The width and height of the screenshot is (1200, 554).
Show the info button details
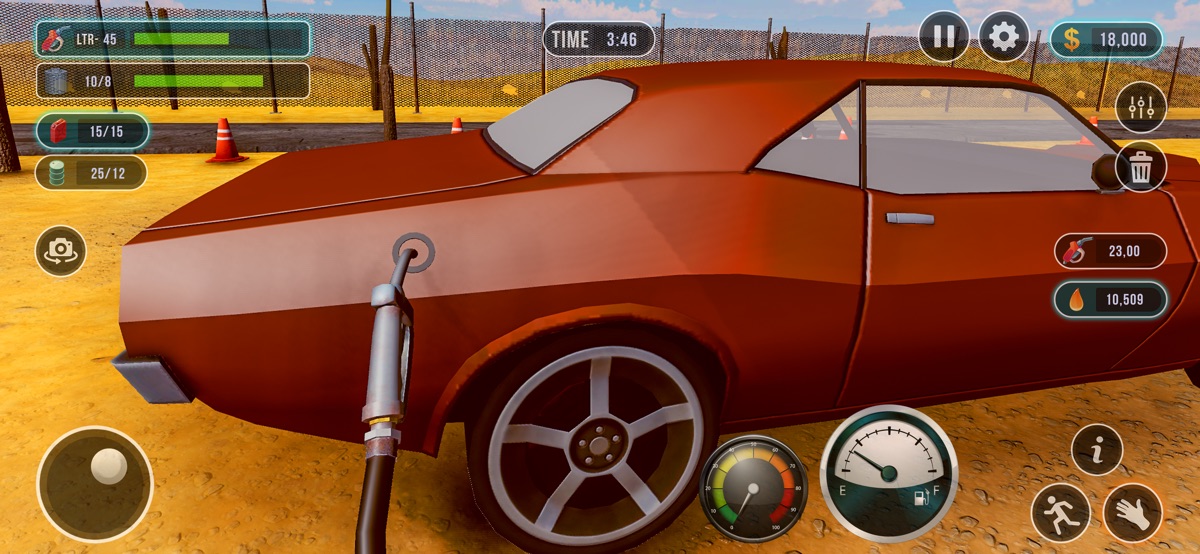[x=1097, y=450]
